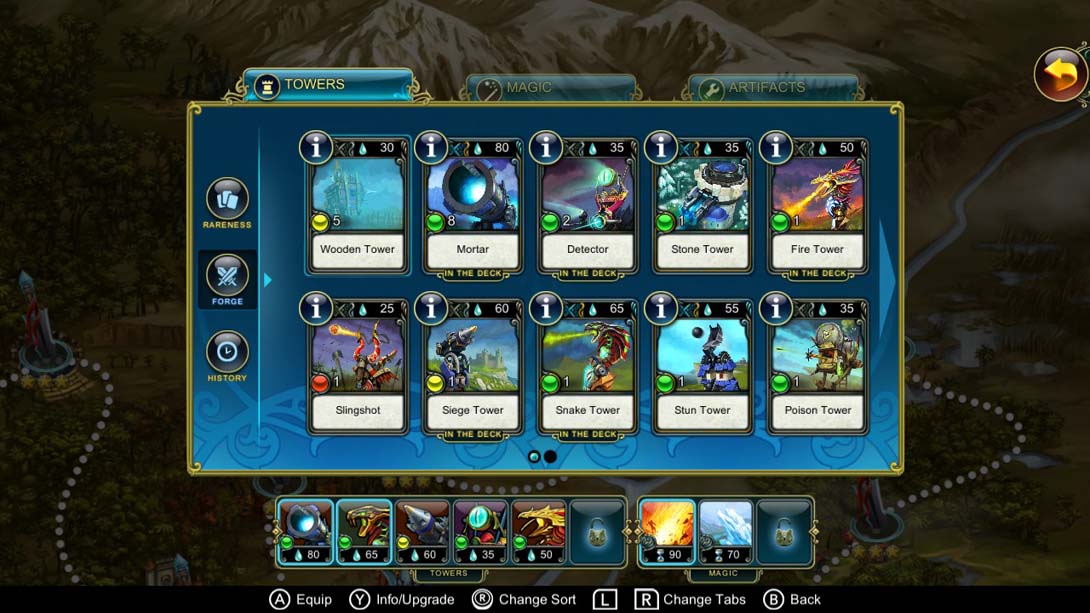
Task: Select the ice magic slot costing 70
Action: (725, 531)
